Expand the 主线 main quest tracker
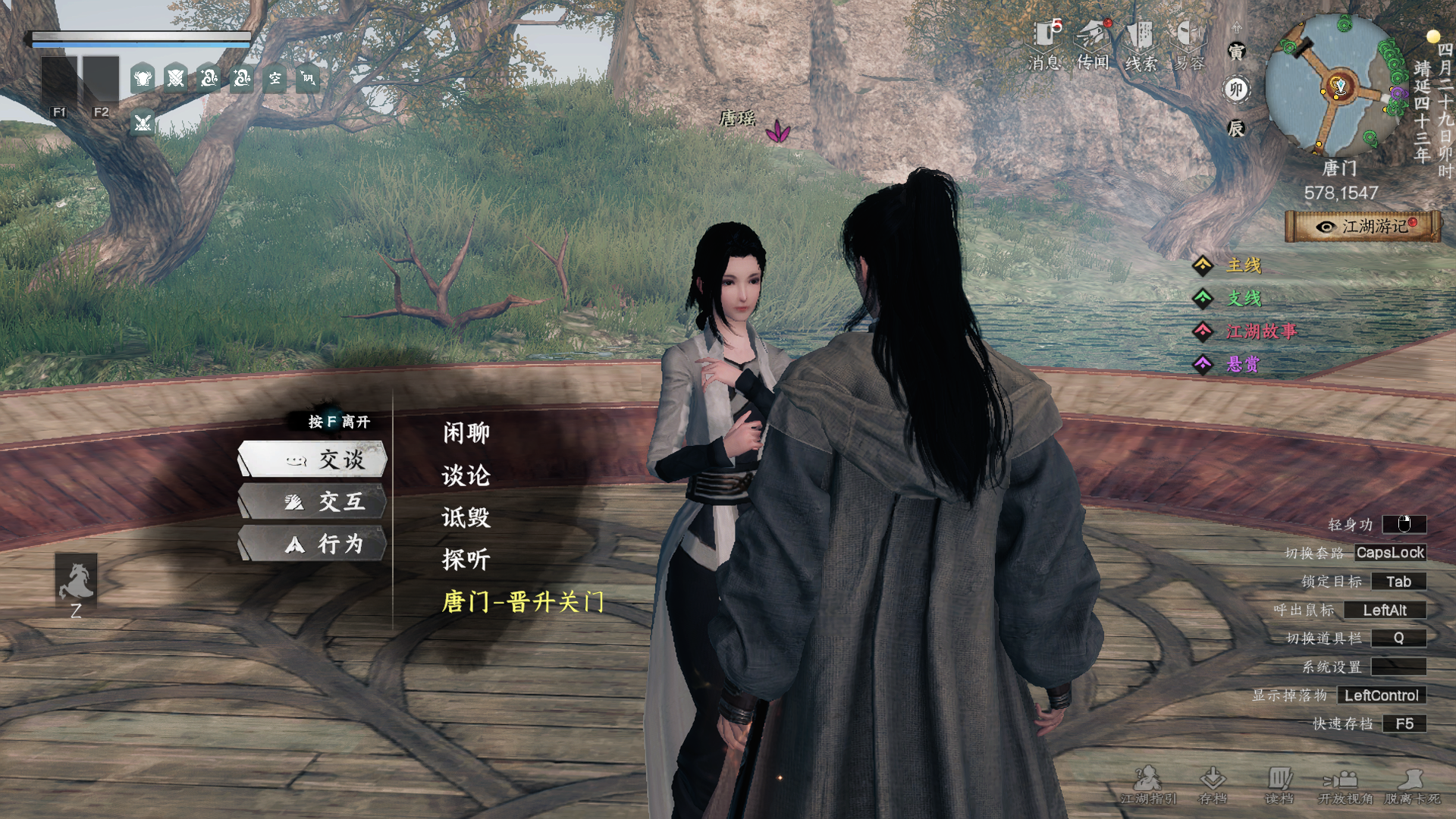The width and height of the screenshot is (1456, 819). pyautogui.click(x=1244, y=265)
